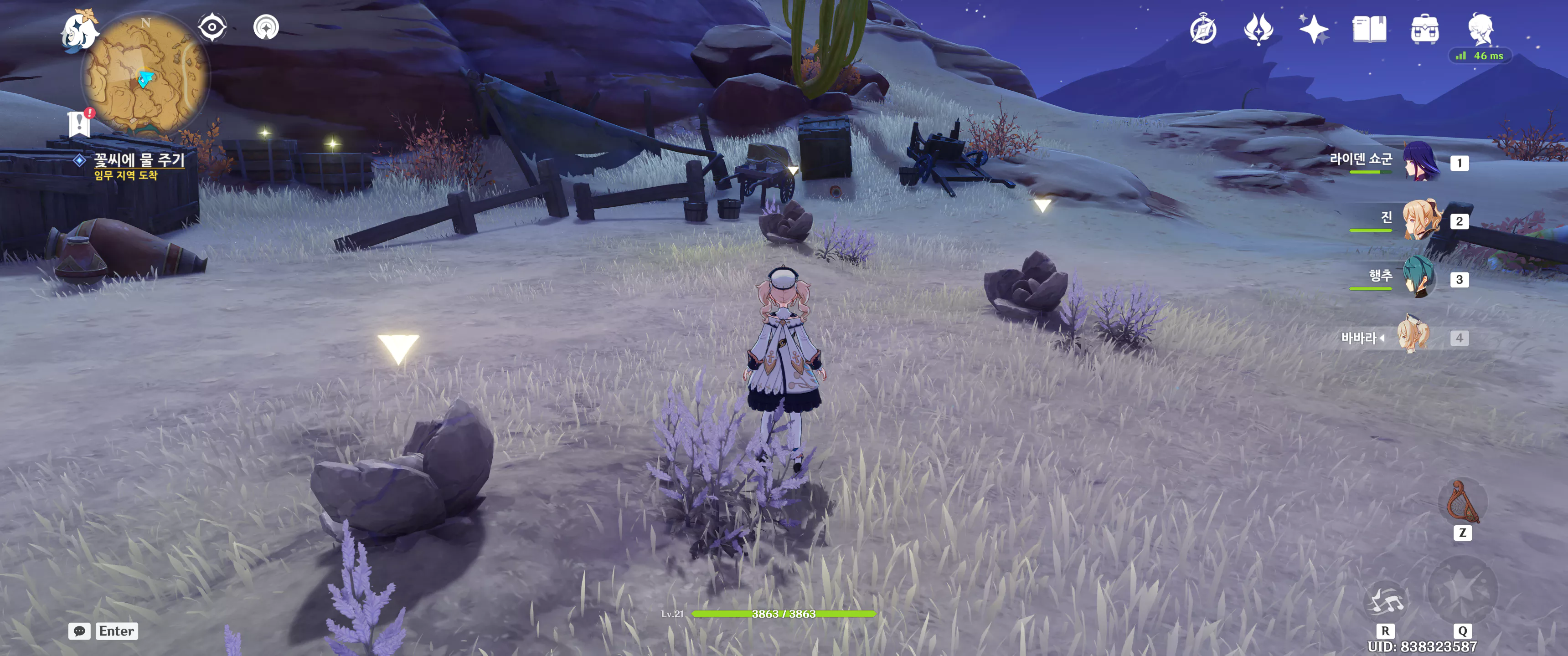Open the battle pass flame icon
This screenshot has height=656, width=1568.
coord(1258,29)
